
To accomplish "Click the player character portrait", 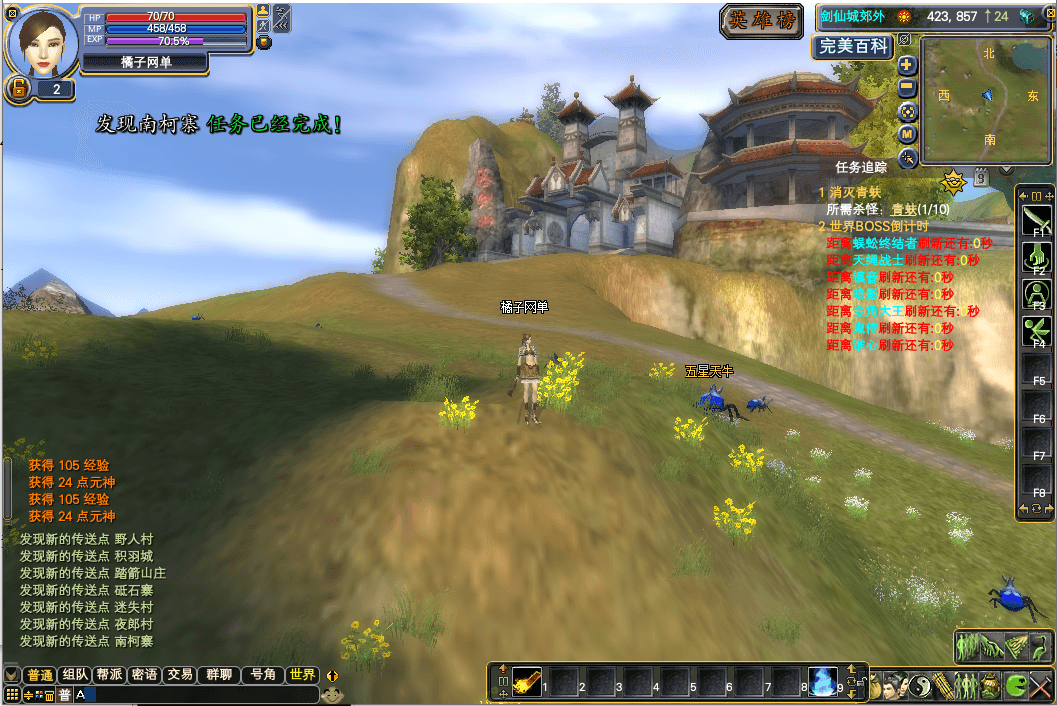I will [x=43, y=41].
